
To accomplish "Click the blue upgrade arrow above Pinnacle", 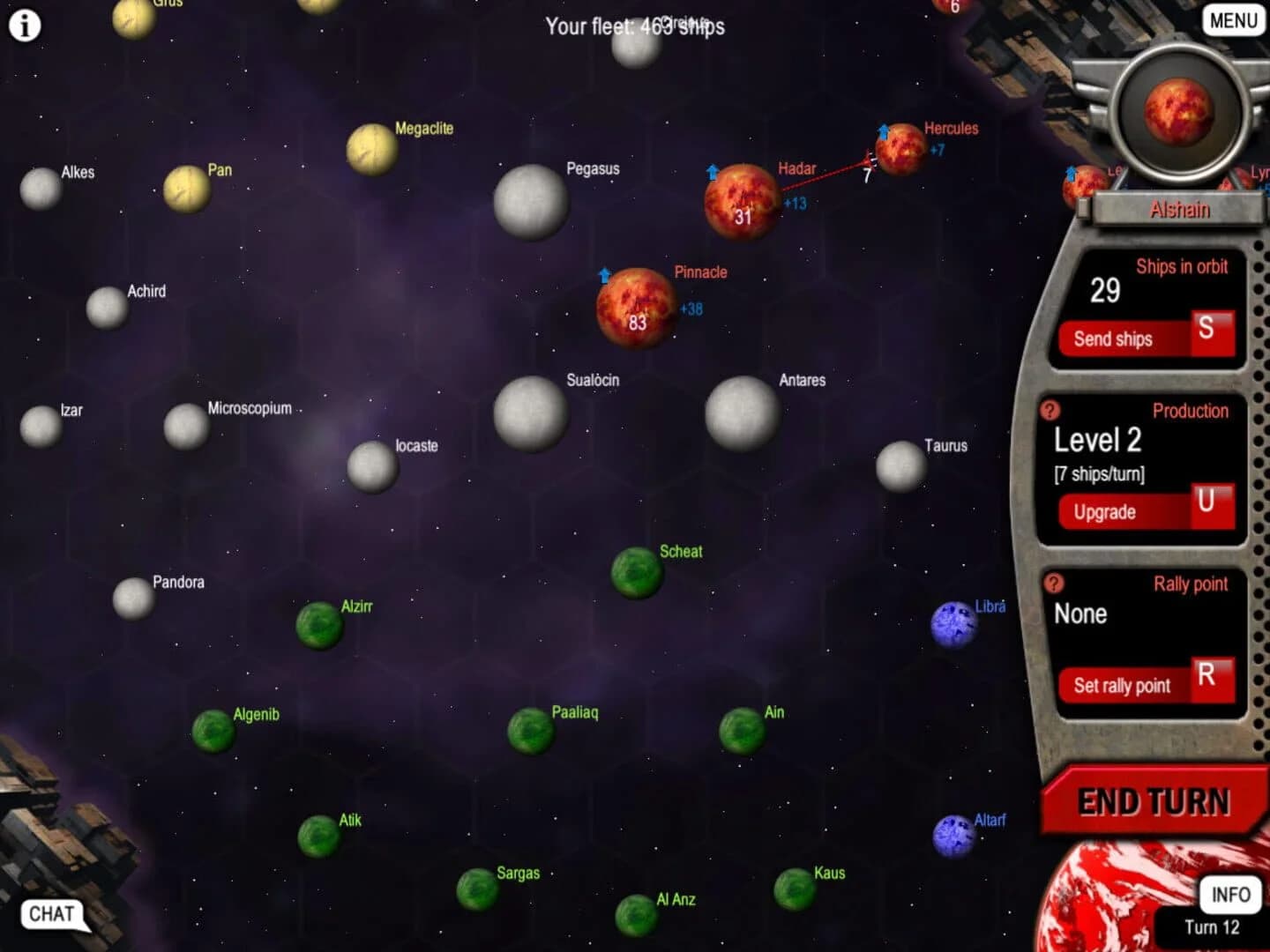I will (605, 276).
